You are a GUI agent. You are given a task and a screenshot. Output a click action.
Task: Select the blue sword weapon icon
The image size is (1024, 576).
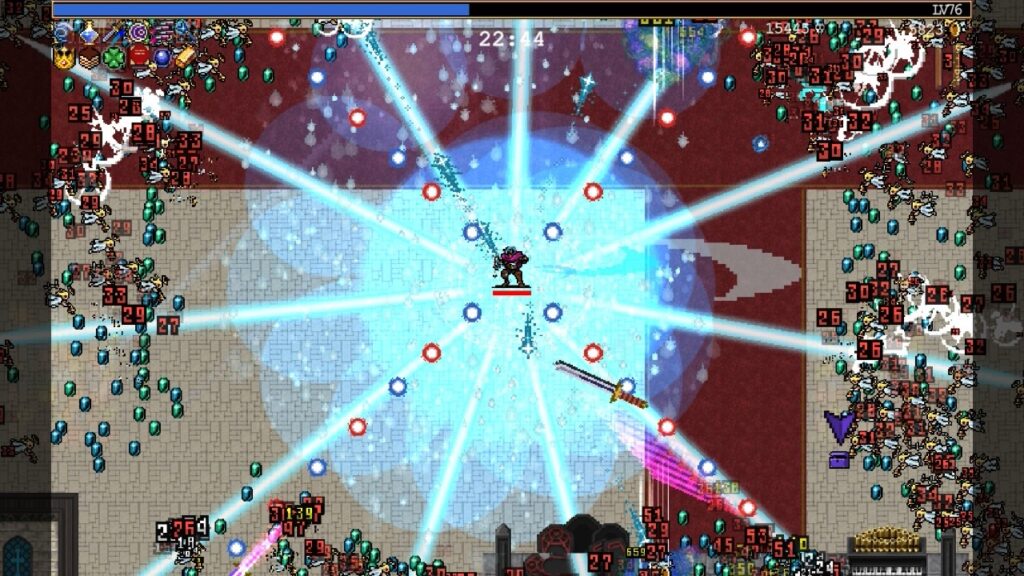point(113,33)
